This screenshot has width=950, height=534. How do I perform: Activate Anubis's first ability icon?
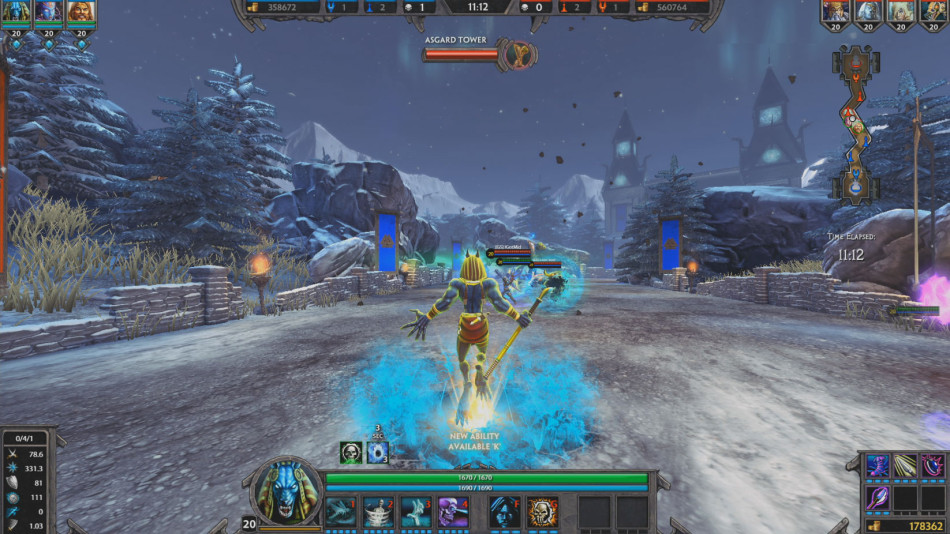(340, 511)
